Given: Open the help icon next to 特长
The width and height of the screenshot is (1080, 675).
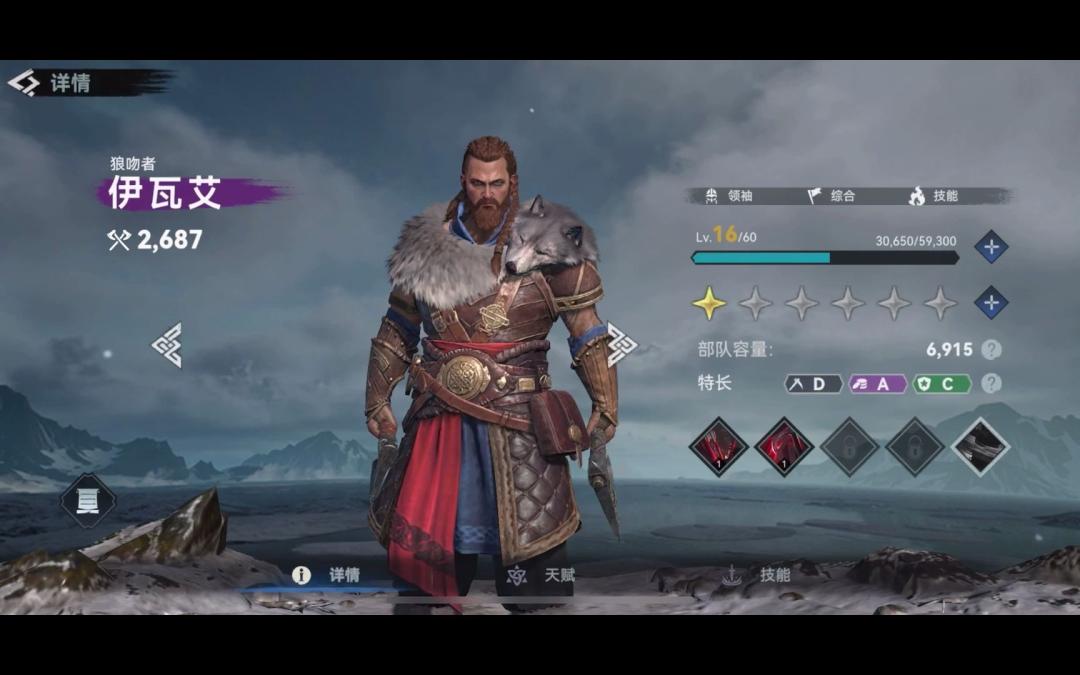Looking at the screenshot, I should (991, 383).
